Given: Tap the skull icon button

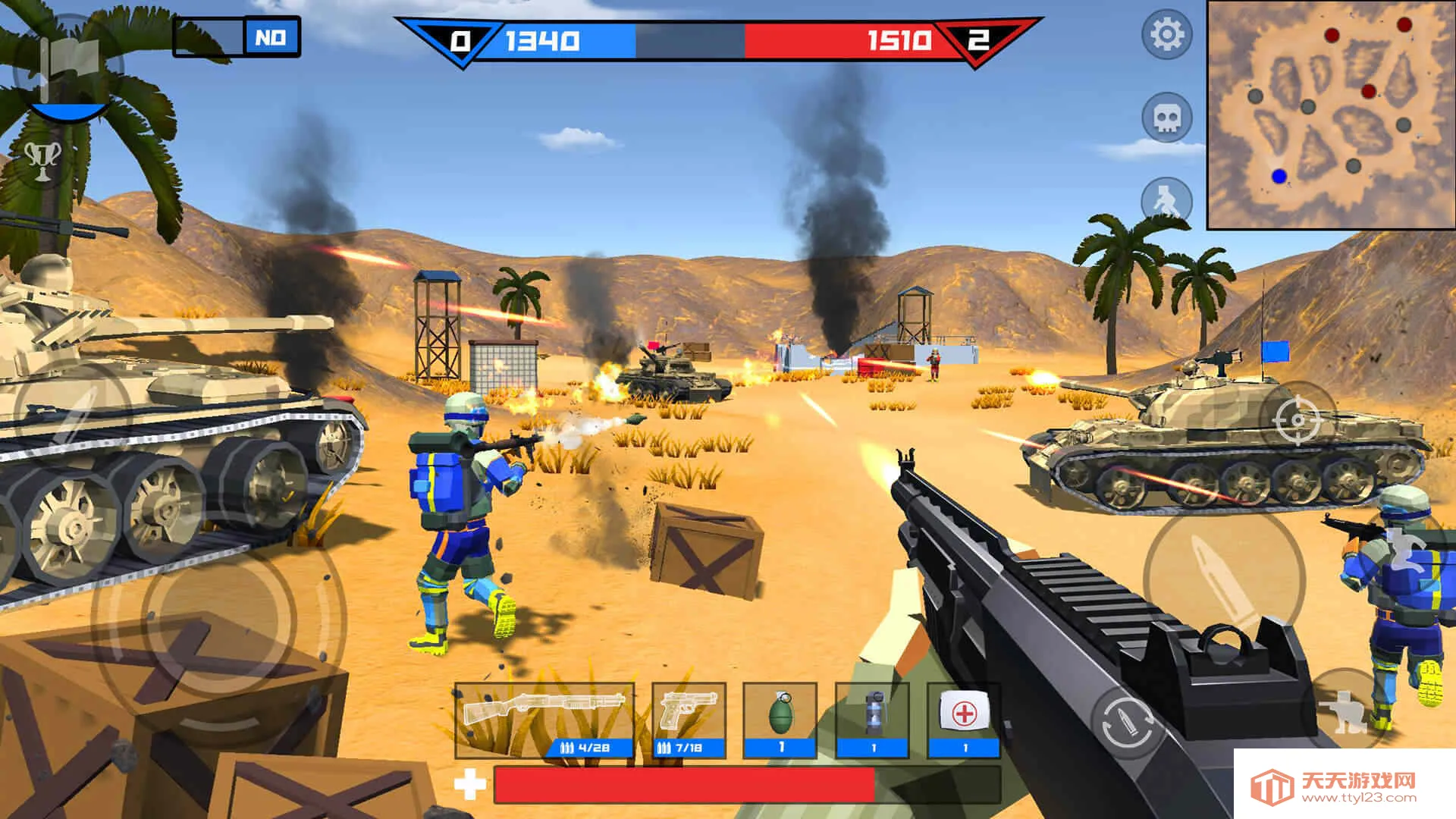Looking at the screenshot, I should [1166, 118].
